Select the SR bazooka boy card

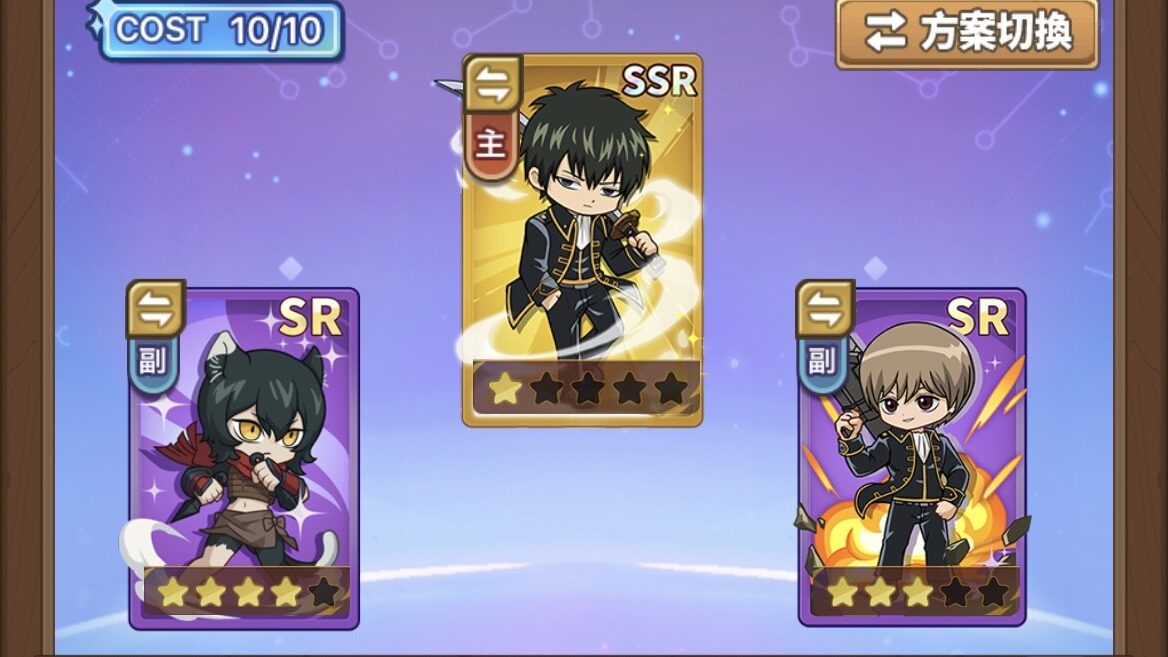pos(911,460)
